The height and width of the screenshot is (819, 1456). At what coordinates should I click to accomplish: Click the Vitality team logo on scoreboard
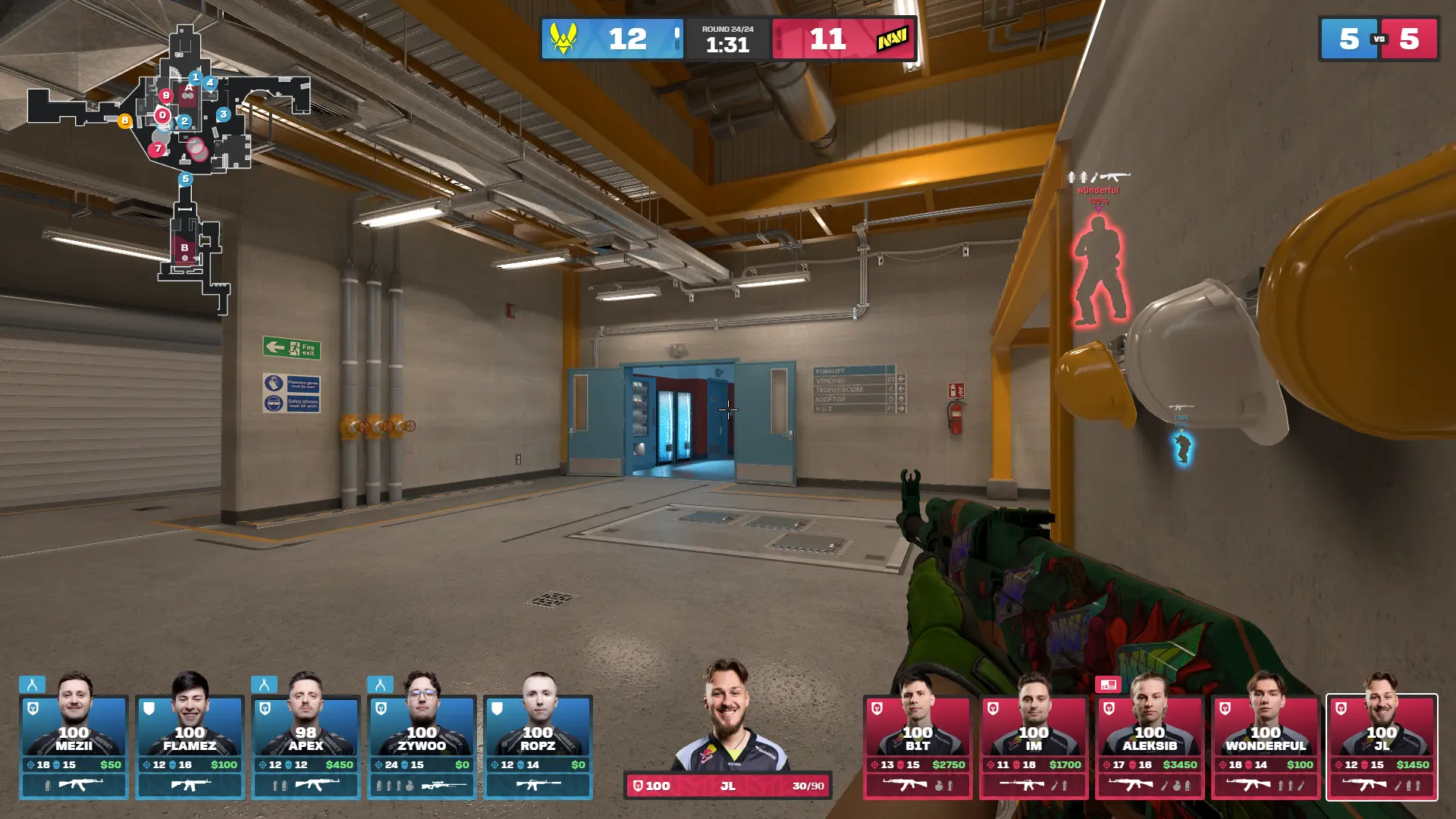[563, 39]
